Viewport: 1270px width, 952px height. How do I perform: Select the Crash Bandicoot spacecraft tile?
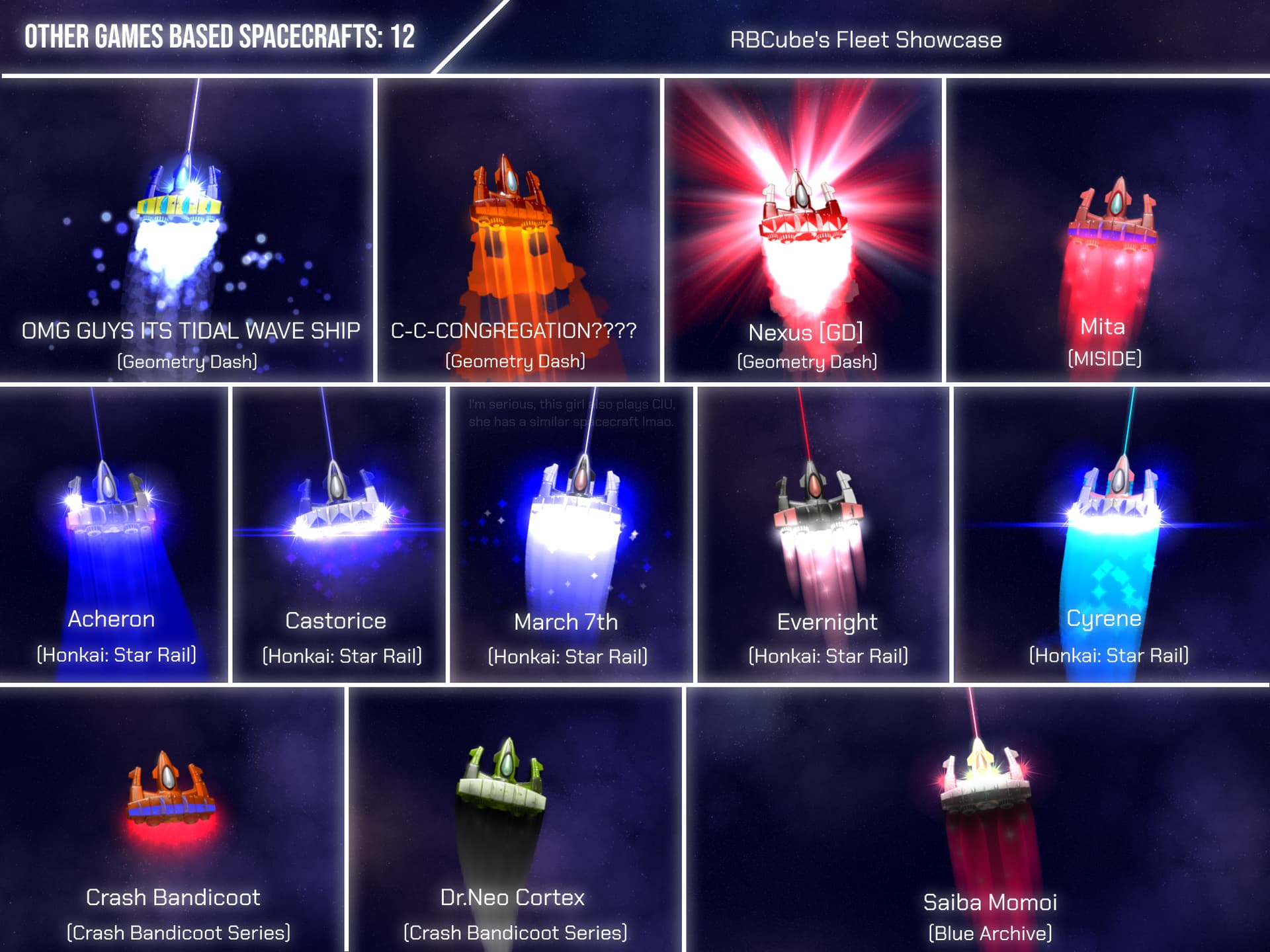tap(172, 820)
